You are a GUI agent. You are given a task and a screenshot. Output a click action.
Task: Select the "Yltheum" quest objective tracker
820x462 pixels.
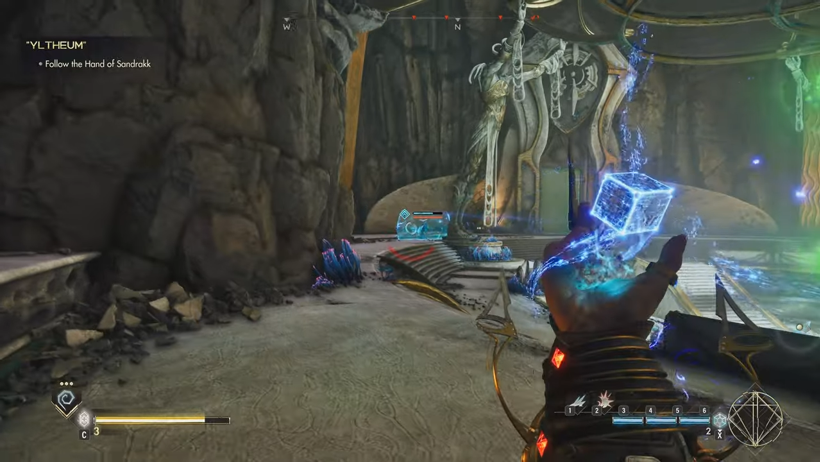point(88,54)
